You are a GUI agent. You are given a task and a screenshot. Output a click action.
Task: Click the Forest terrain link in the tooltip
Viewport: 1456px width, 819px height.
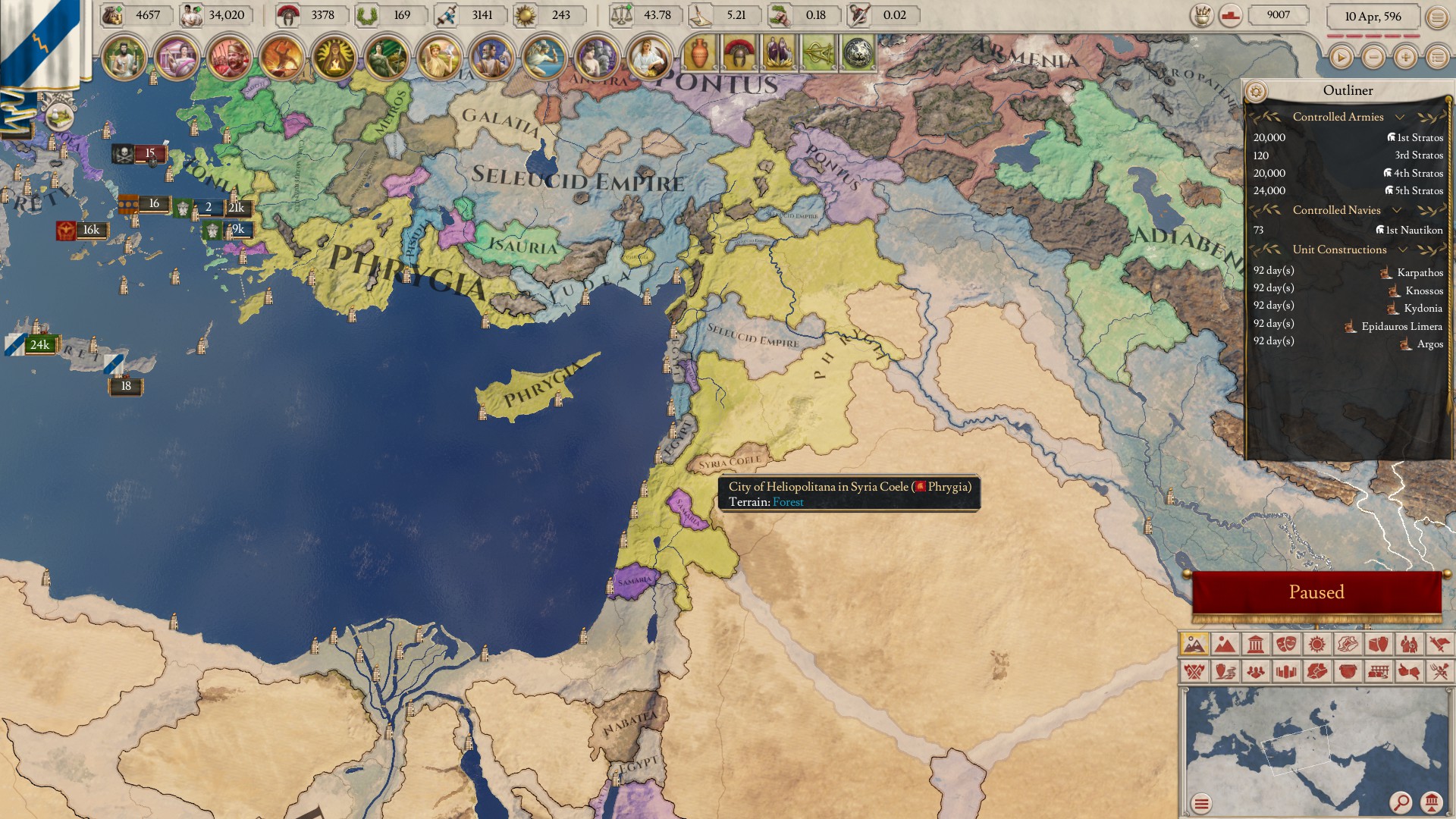[x=789, y=501]
